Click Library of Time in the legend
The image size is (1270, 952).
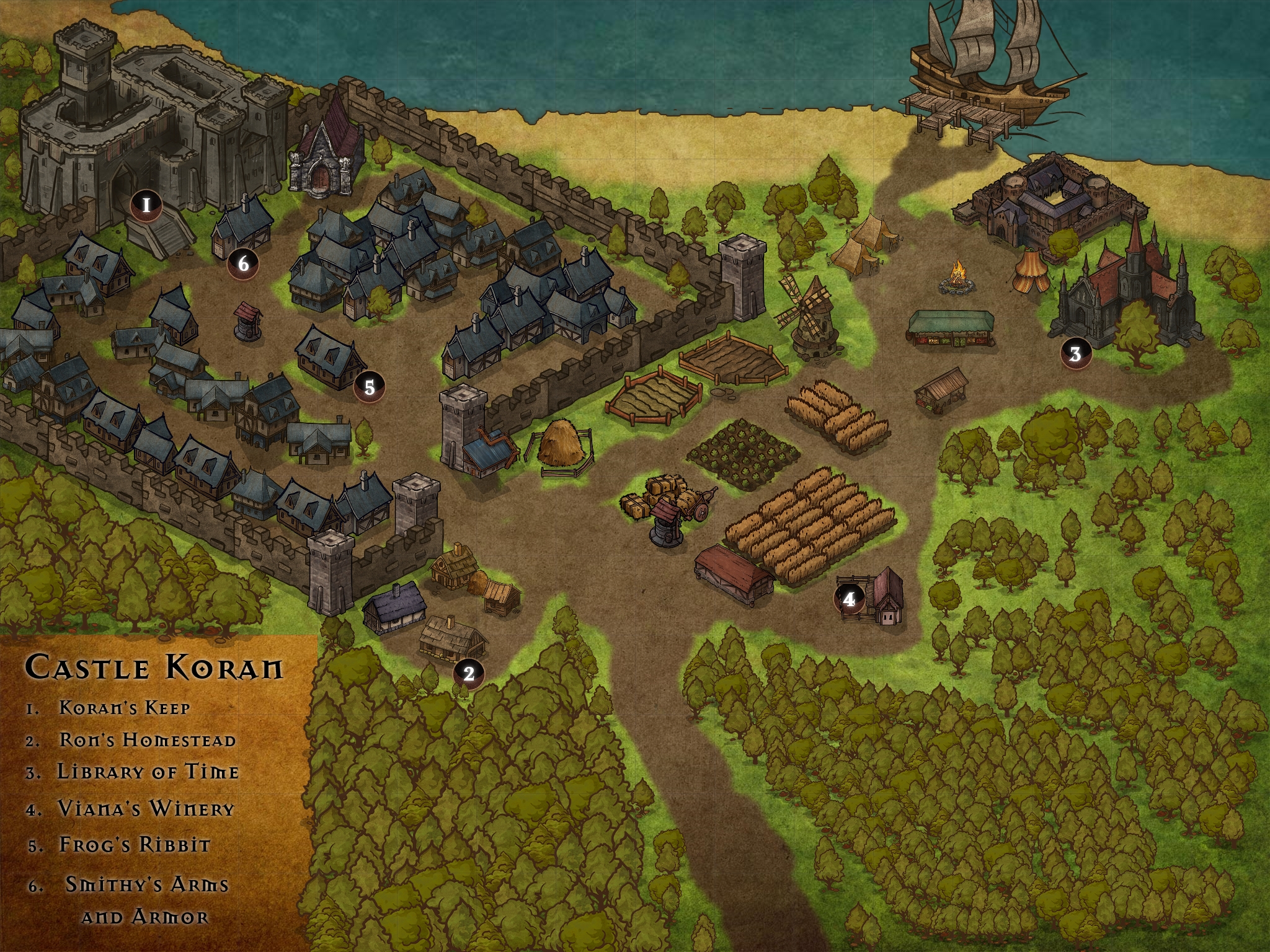click(x=148, y=772)
